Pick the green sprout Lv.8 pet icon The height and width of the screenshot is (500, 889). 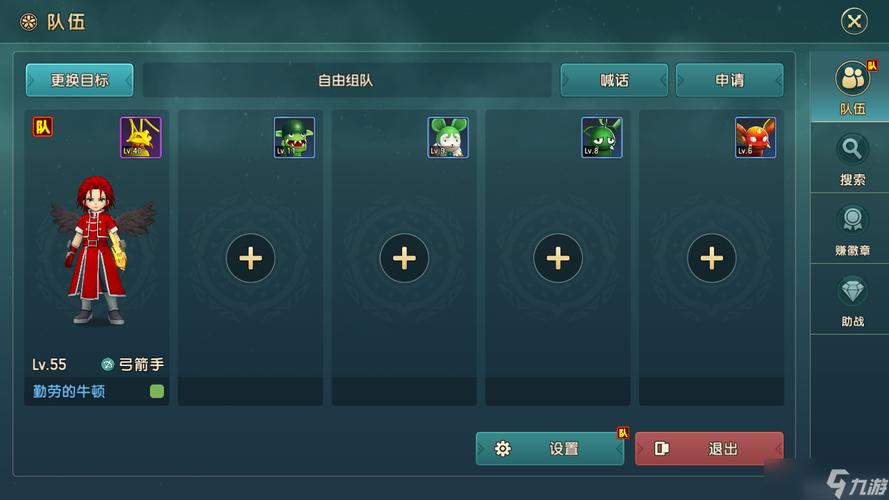(x=602, y=138)
